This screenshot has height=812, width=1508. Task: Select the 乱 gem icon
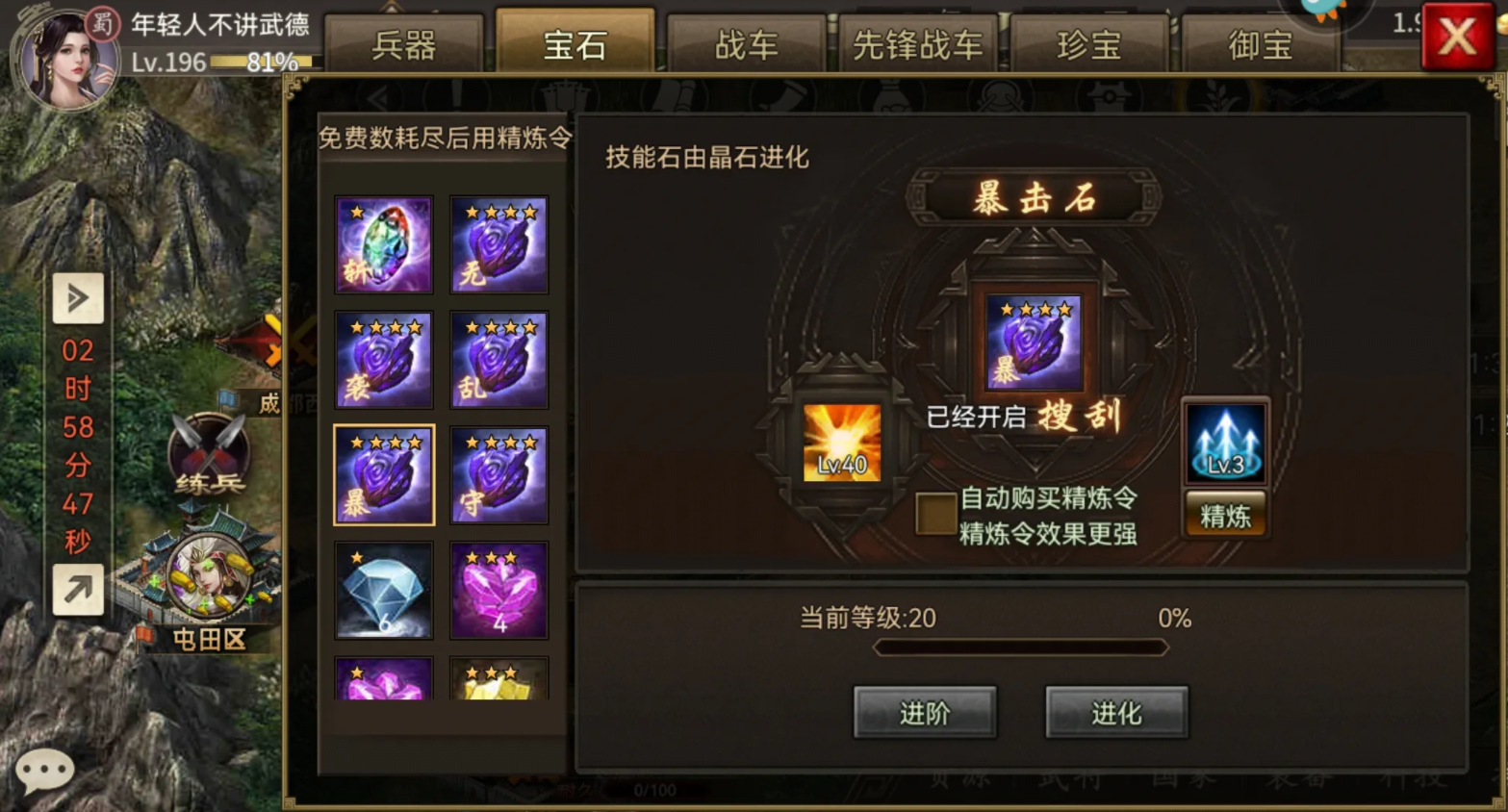point(498,359)
